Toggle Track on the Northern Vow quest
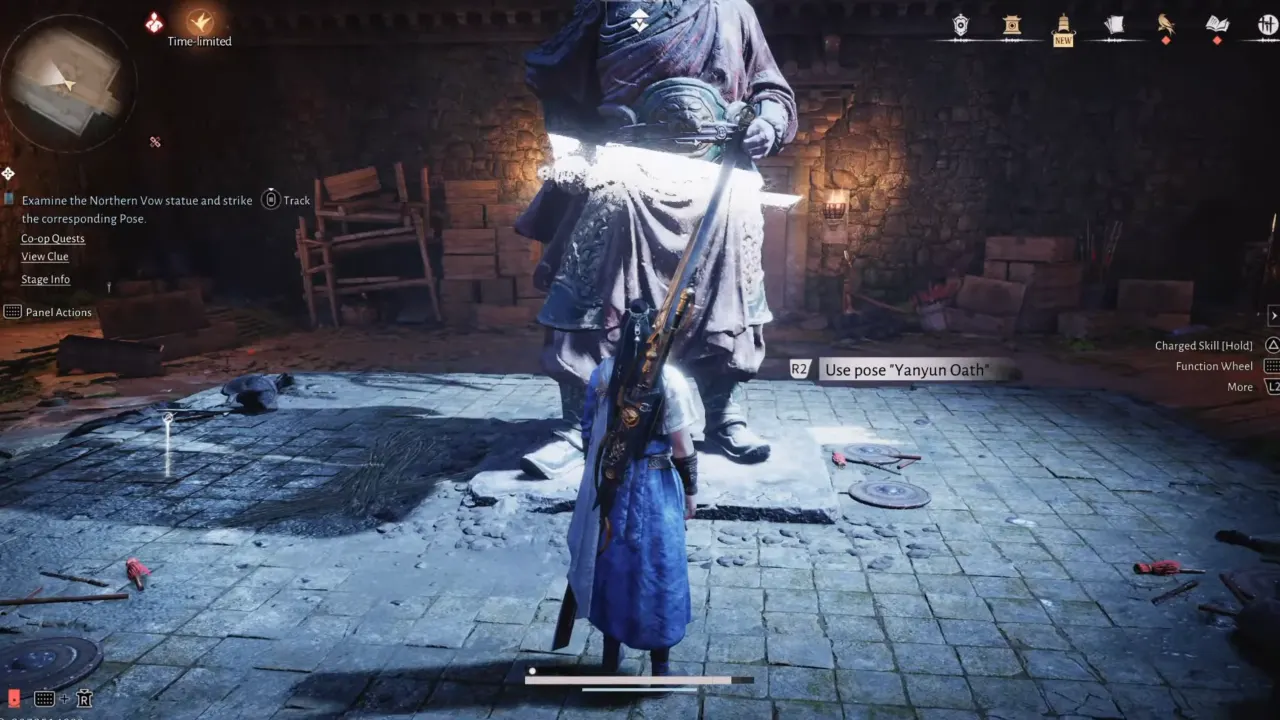This screenshot has width=1280, height=720. [270, 200]
